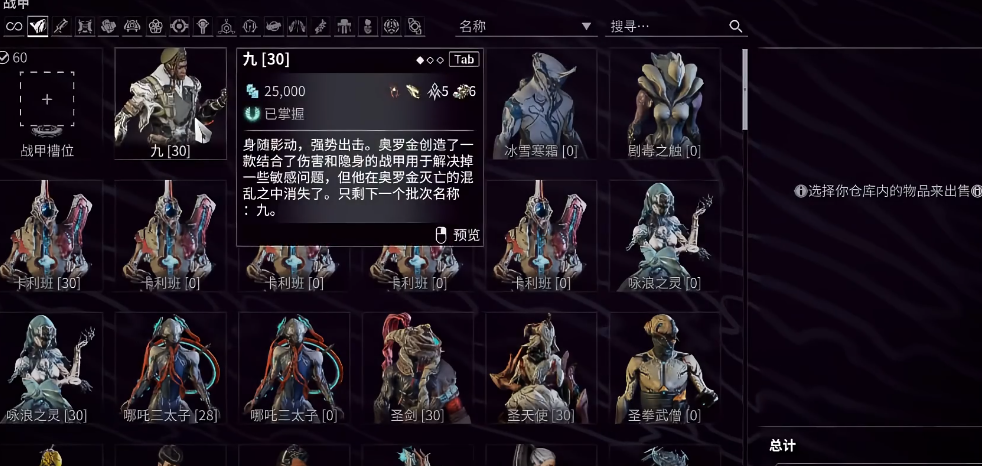Click the magnifying glass search icon

click(736, 26)
